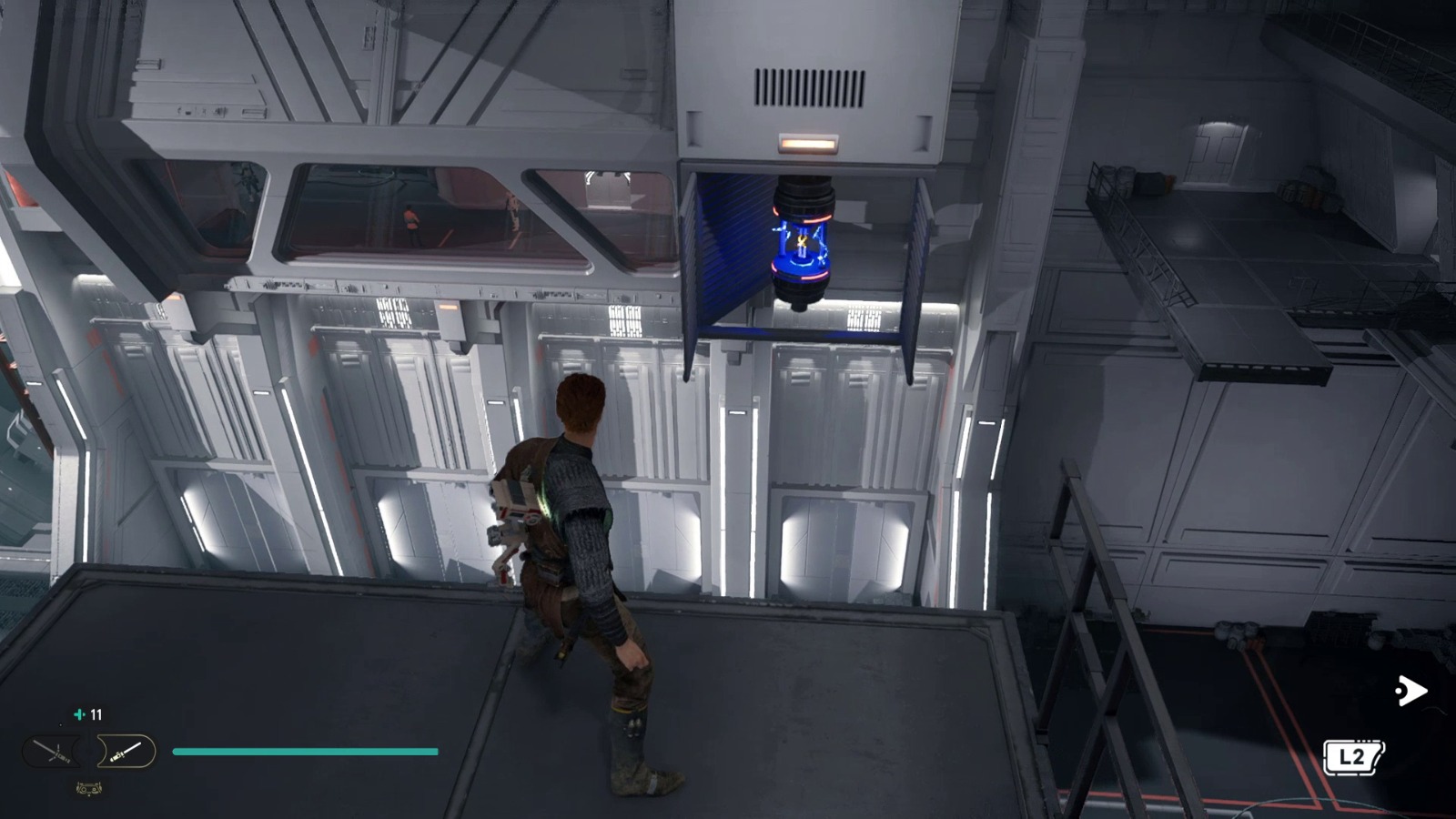Viewport: 1456px width, 819px height.
Task: Click the stim count number 11
Action: [96, 714]
